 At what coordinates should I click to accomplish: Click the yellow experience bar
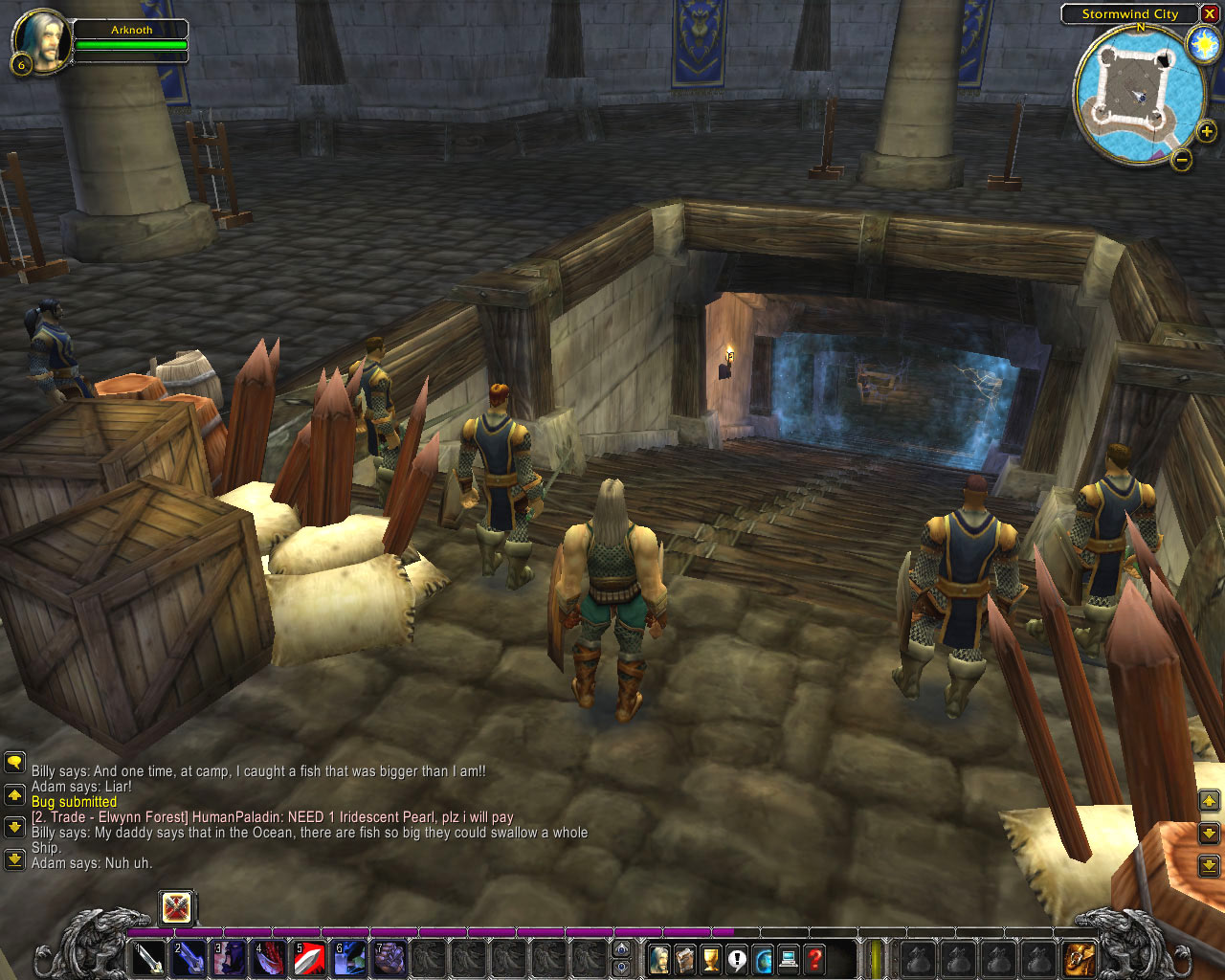click(879, 957)
